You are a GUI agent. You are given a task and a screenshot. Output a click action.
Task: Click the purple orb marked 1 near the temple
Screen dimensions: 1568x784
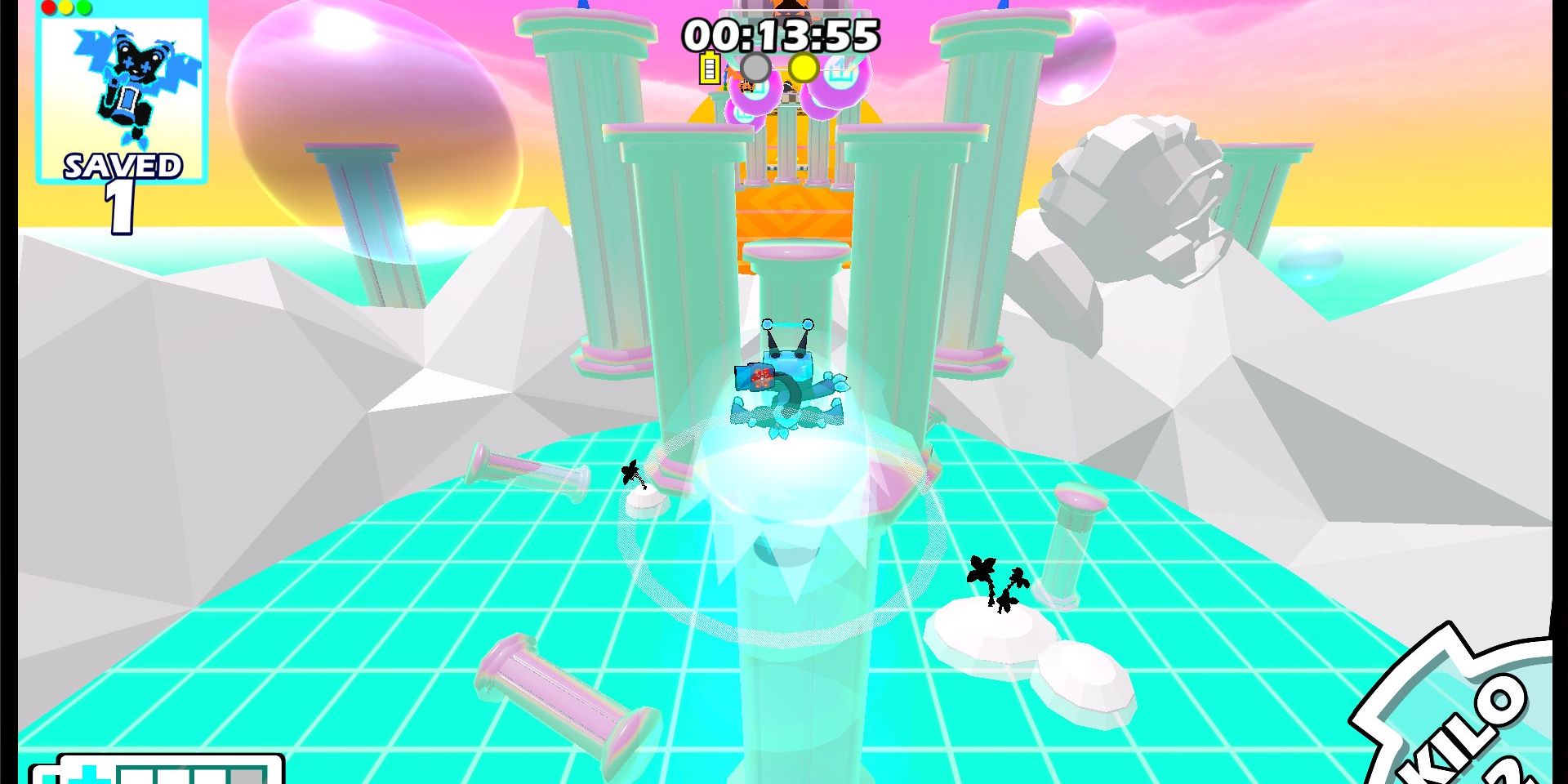(840, 72)
